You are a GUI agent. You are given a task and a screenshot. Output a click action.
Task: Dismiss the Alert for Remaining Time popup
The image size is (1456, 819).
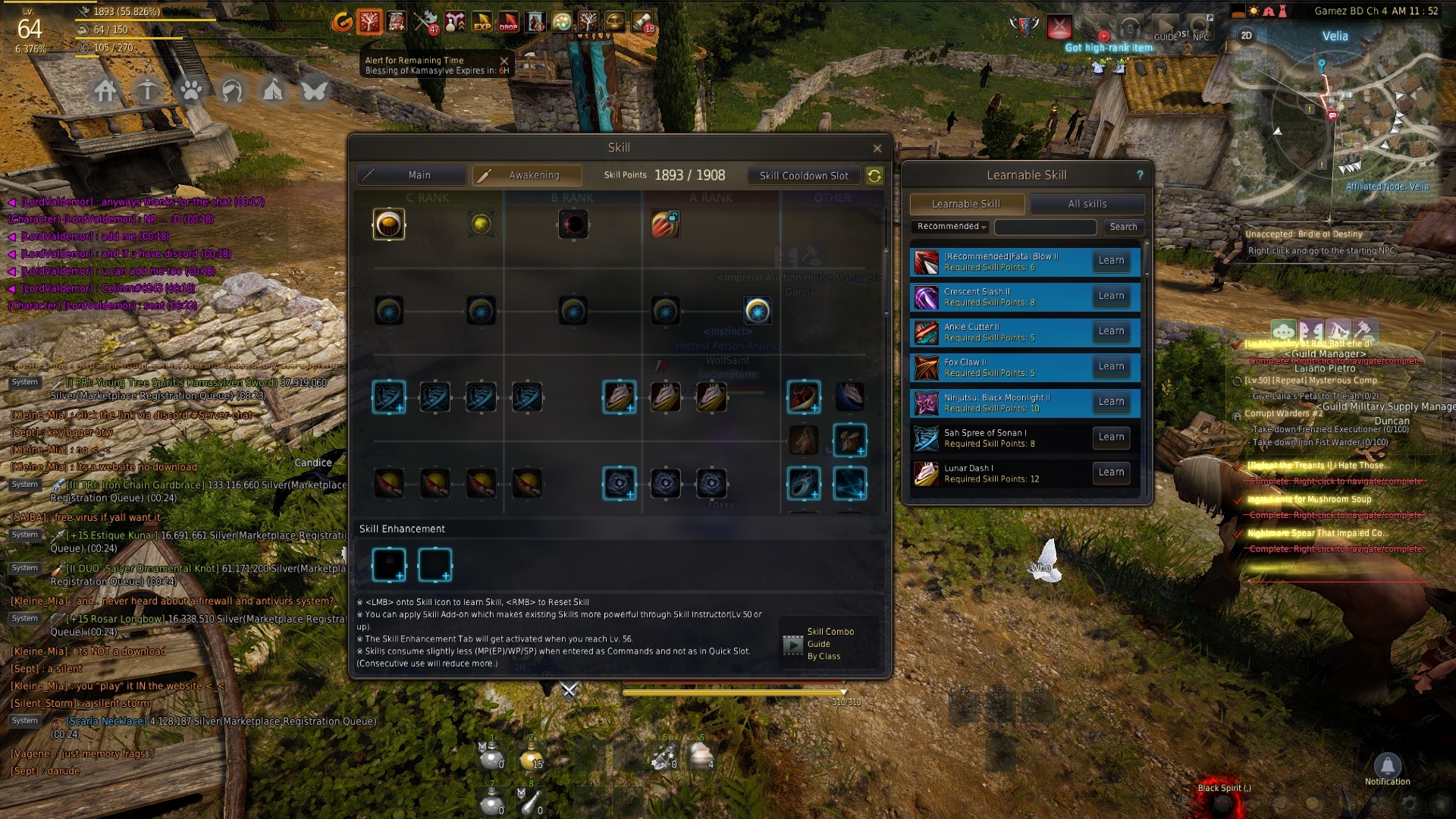504,61
